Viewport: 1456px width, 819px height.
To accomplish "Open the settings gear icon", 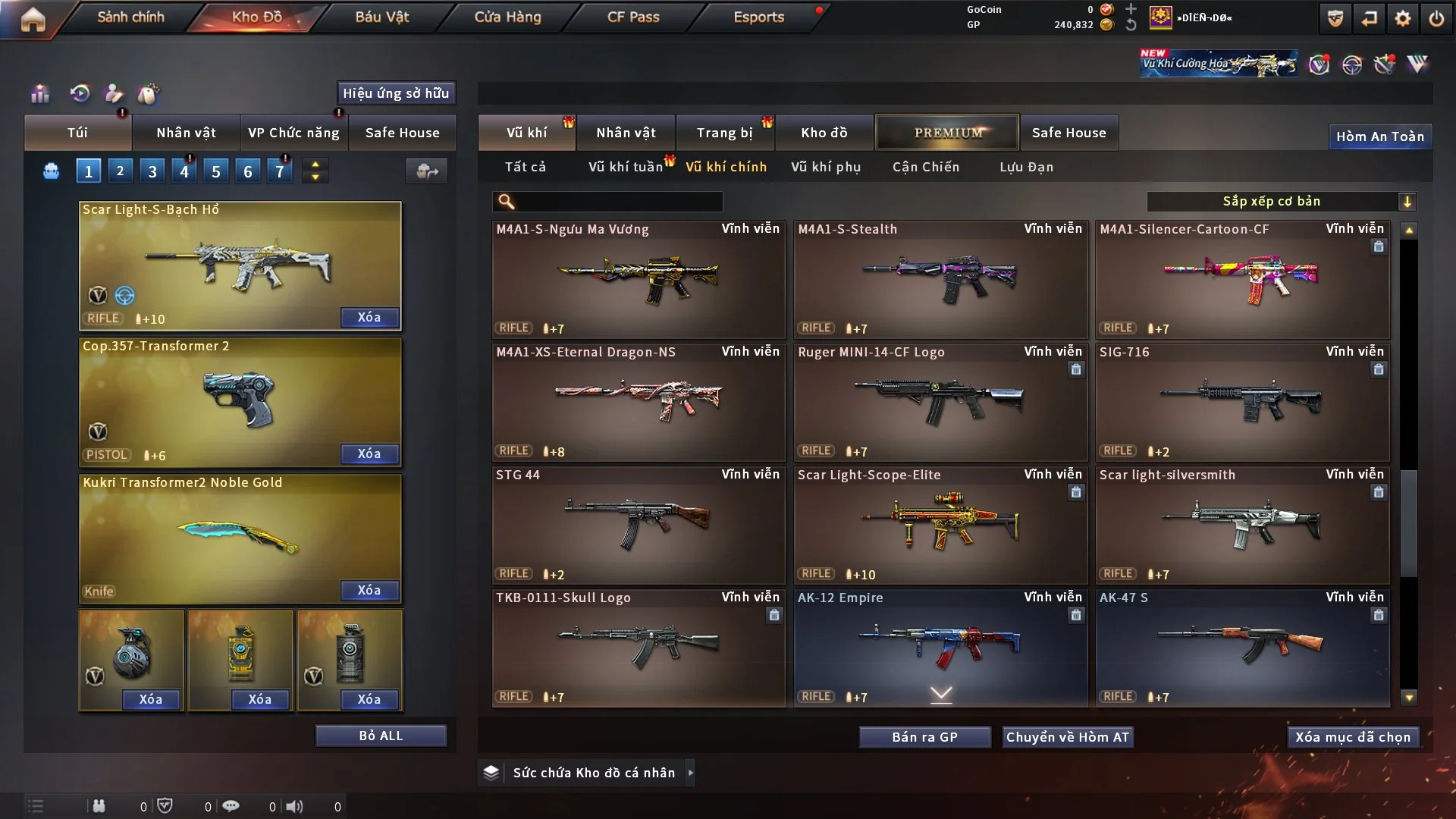I will pos(1403,18).
